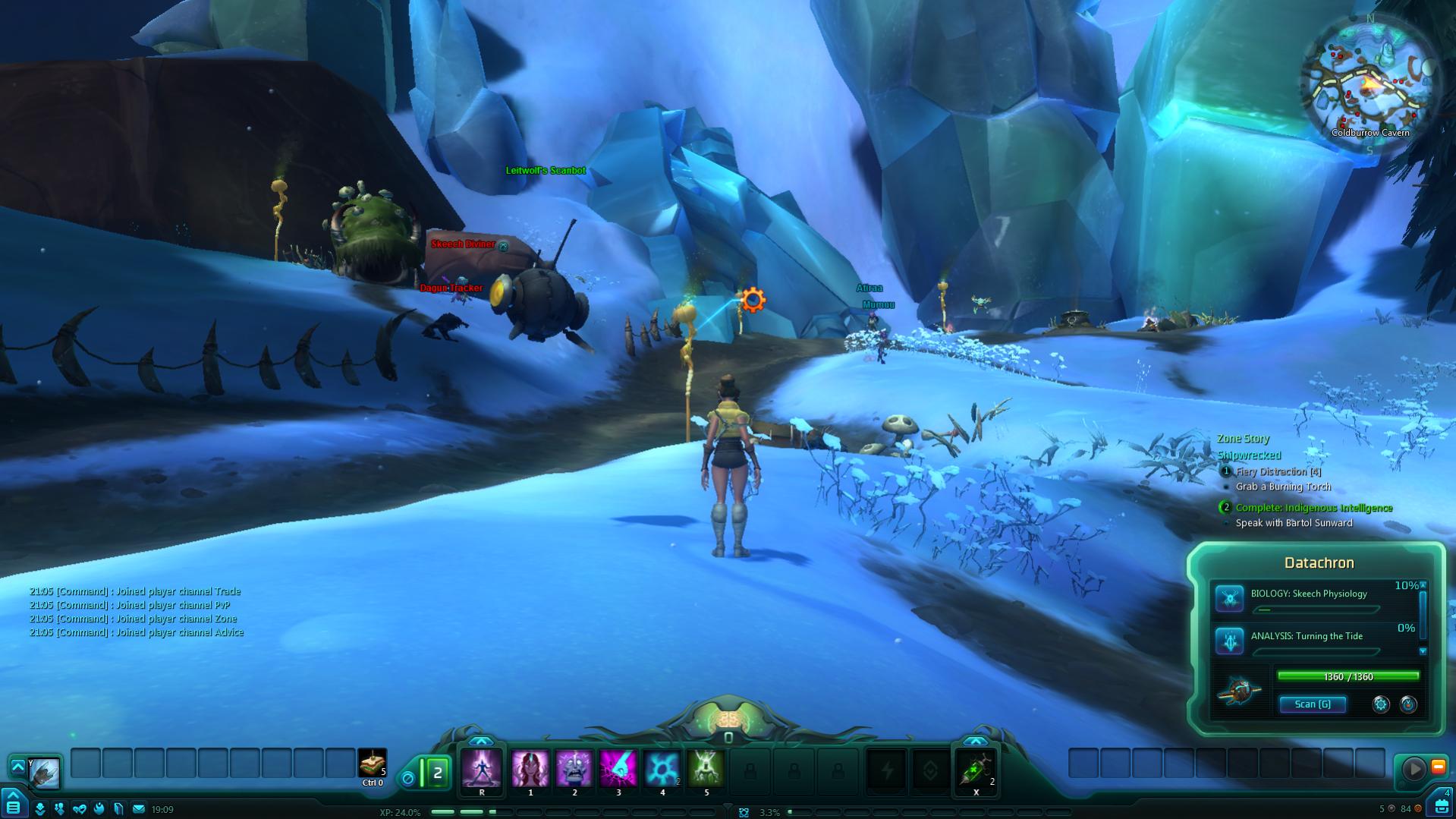Open the Datachron gear settings

pos(1381,704)
